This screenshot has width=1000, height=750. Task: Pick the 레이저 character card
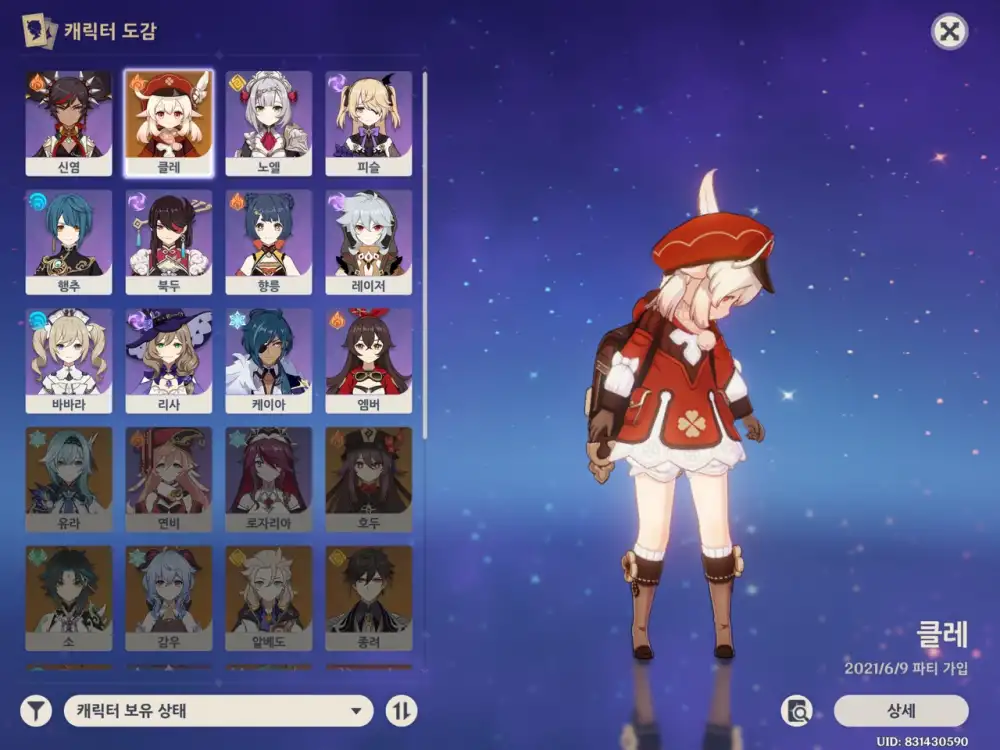click(368, 242)
